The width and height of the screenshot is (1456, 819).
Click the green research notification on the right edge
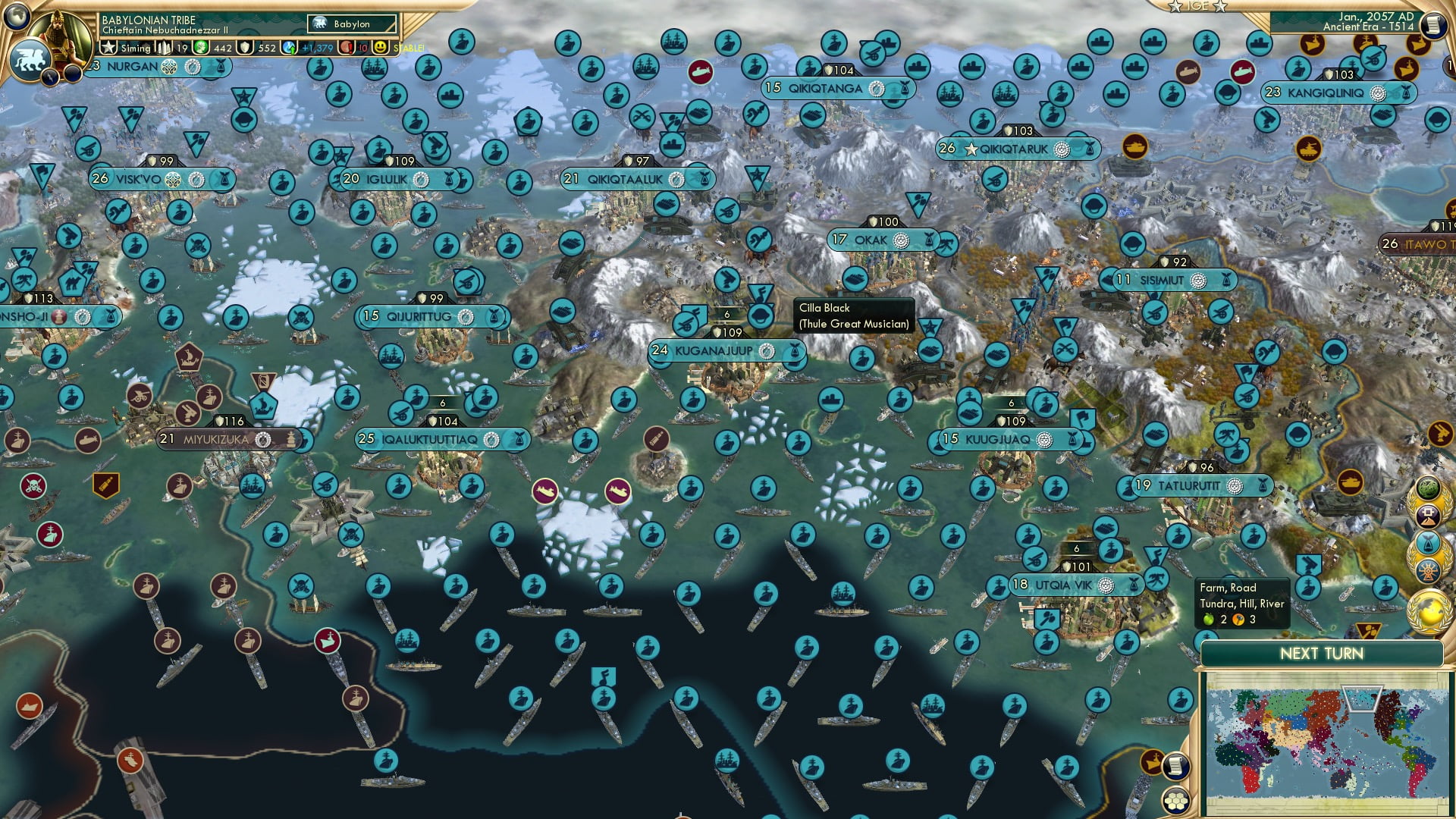1428,487
